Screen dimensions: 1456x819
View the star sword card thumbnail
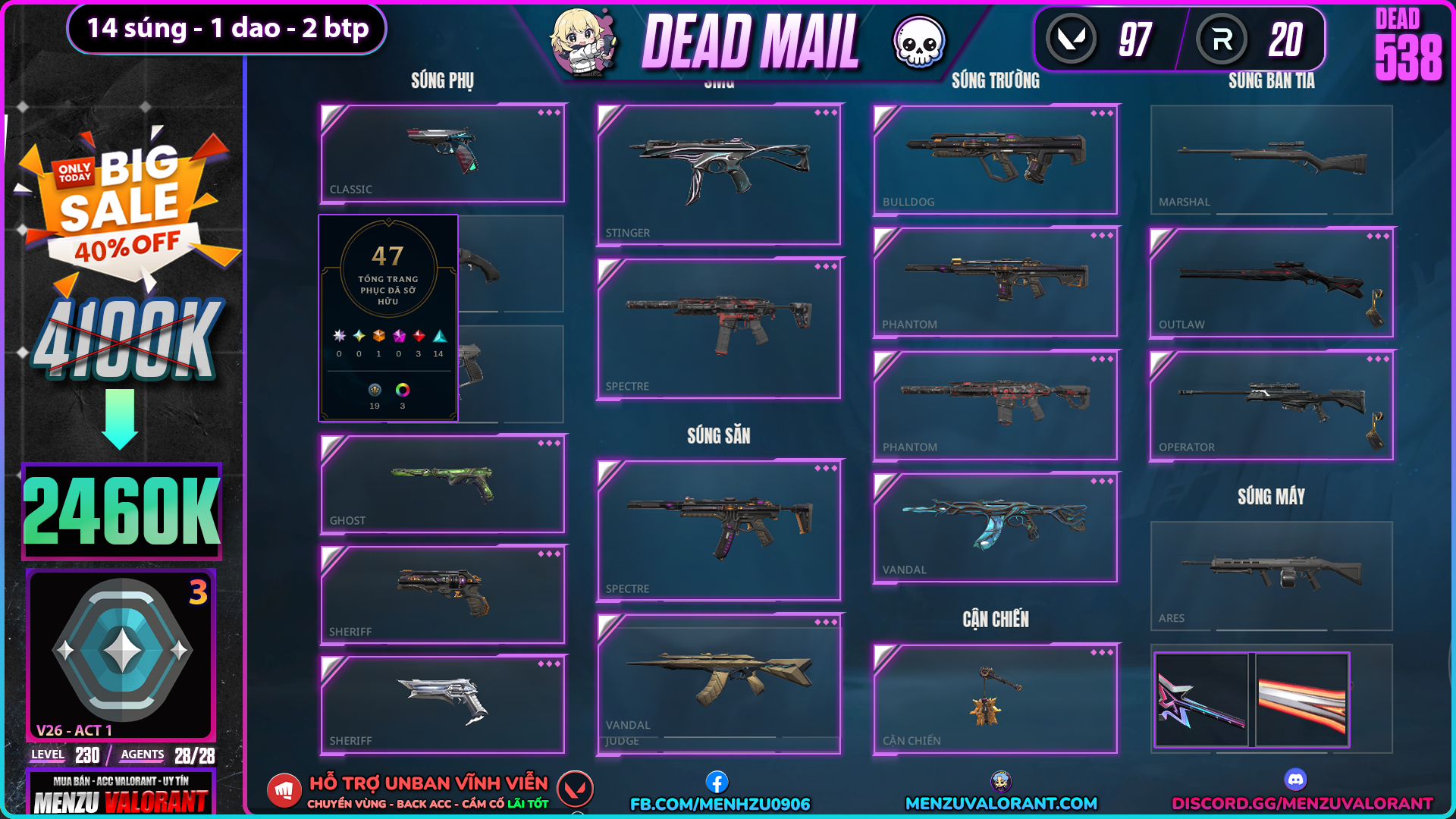click(x=1201, y=700)
